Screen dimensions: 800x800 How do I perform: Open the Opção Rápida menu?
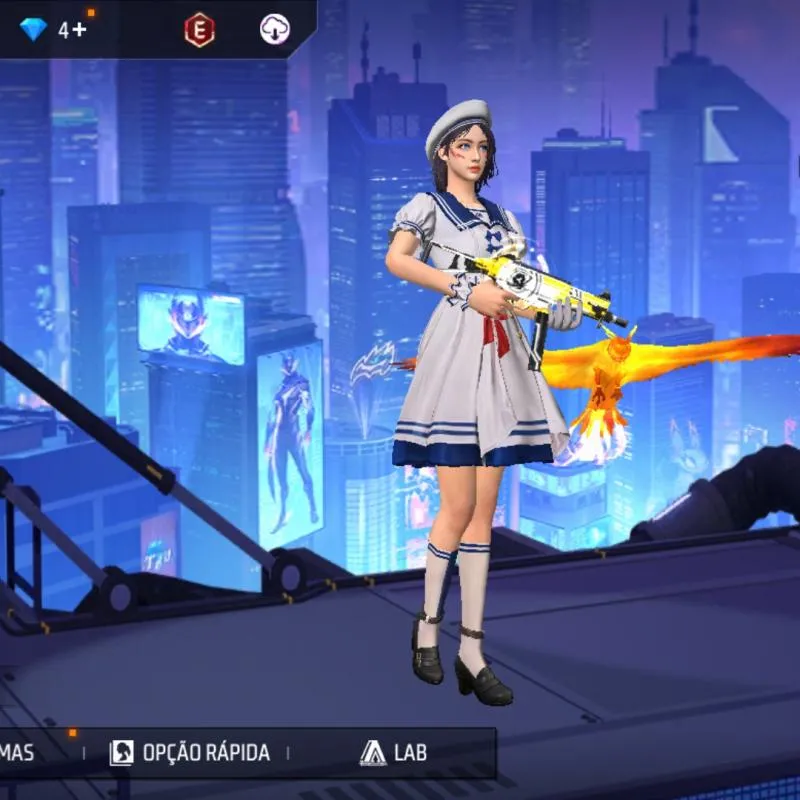190,753
